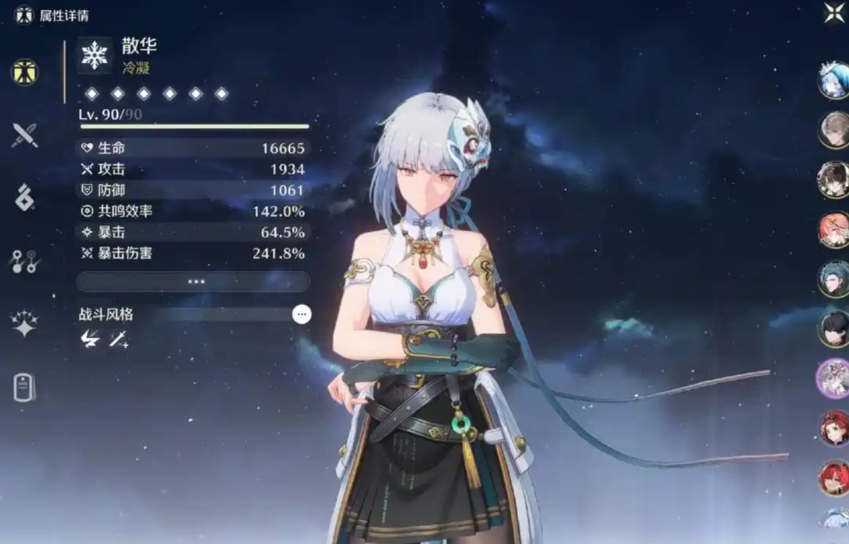
Task: Click the snowflake Glacio element icon
Action: pyautogui.click(x=95, y=56)
